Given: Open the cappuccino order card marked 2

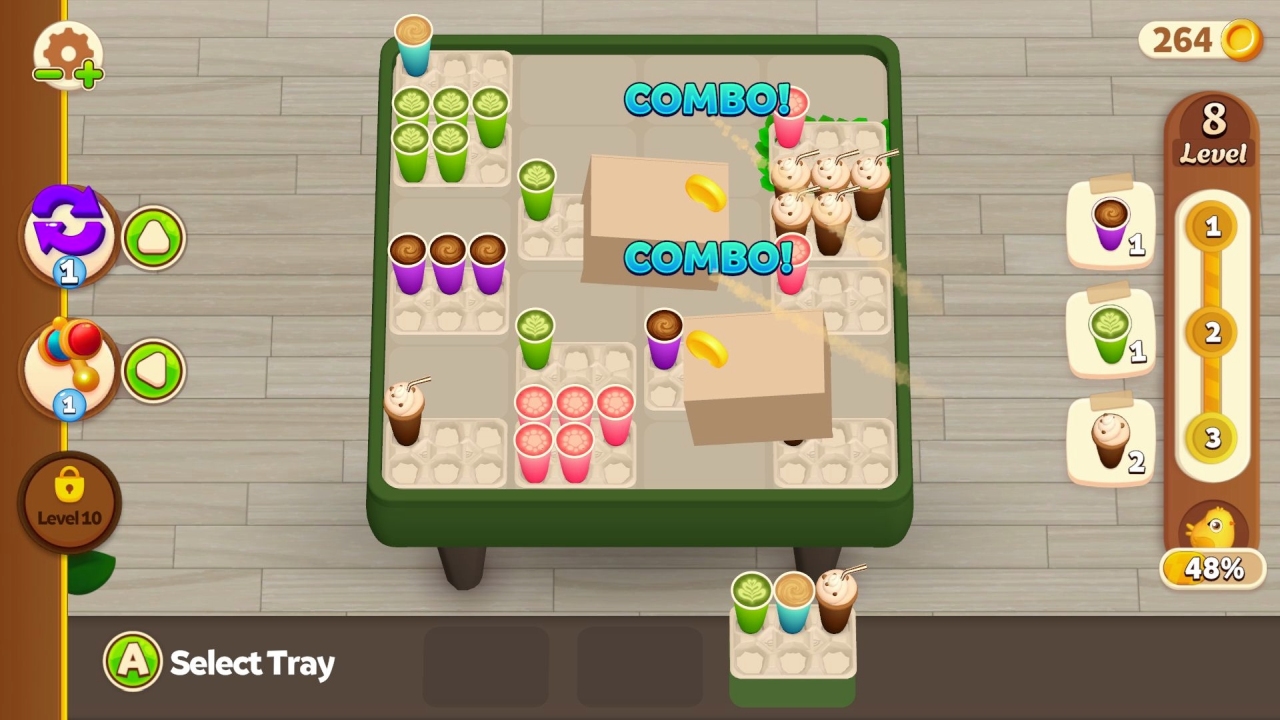Looking at the screenshot, I should point(1110,443).
